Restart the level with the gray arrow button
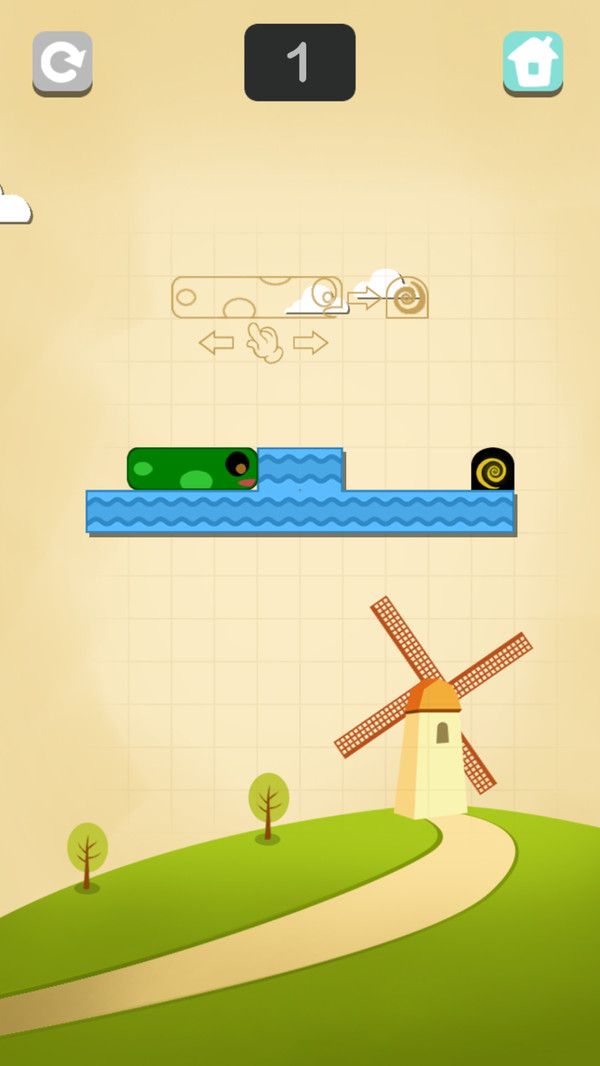 coord(62,63)
